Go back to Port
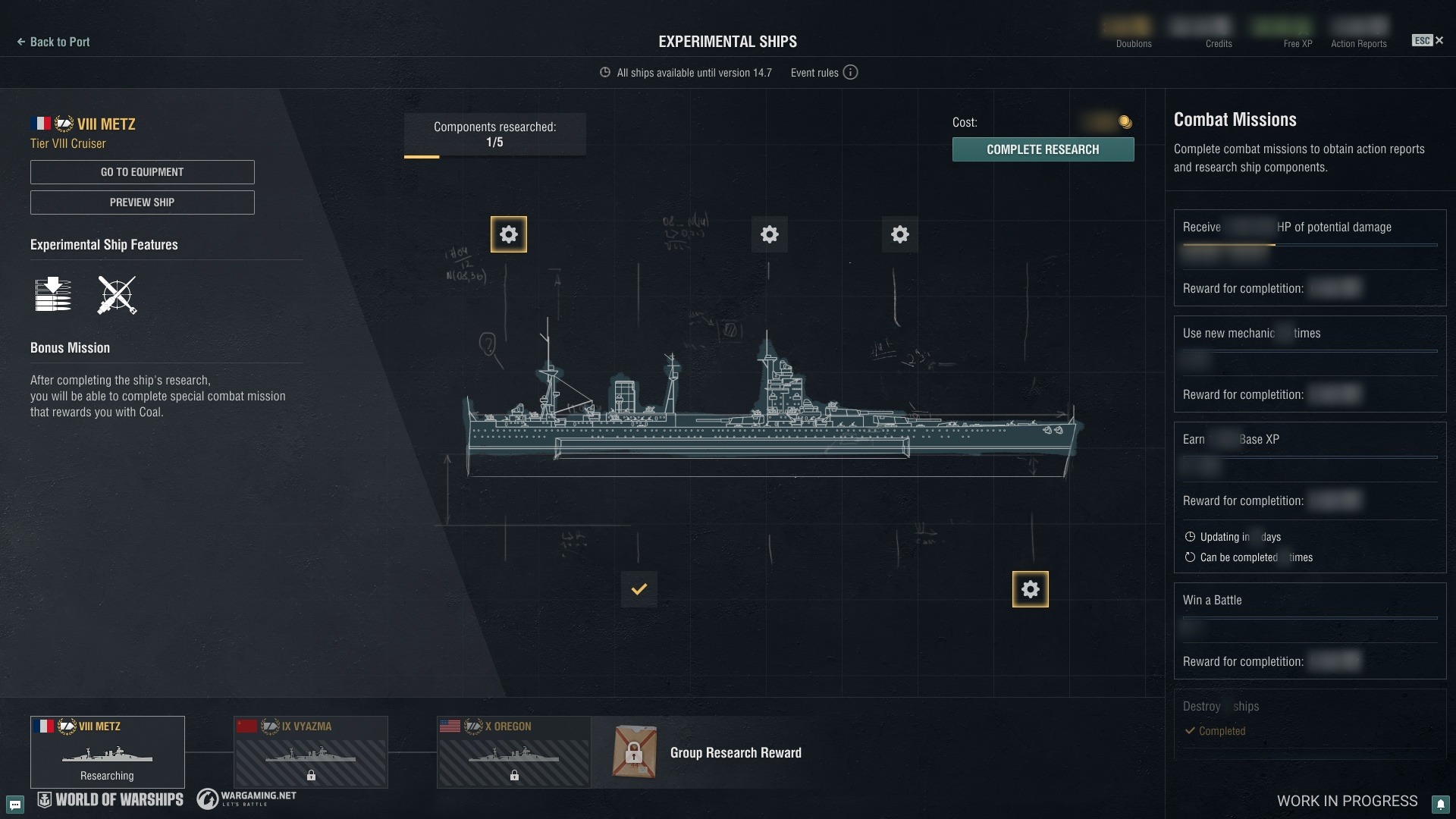Image resolution: width=1456 pixels, height=819 pixels. coord(54,42)
